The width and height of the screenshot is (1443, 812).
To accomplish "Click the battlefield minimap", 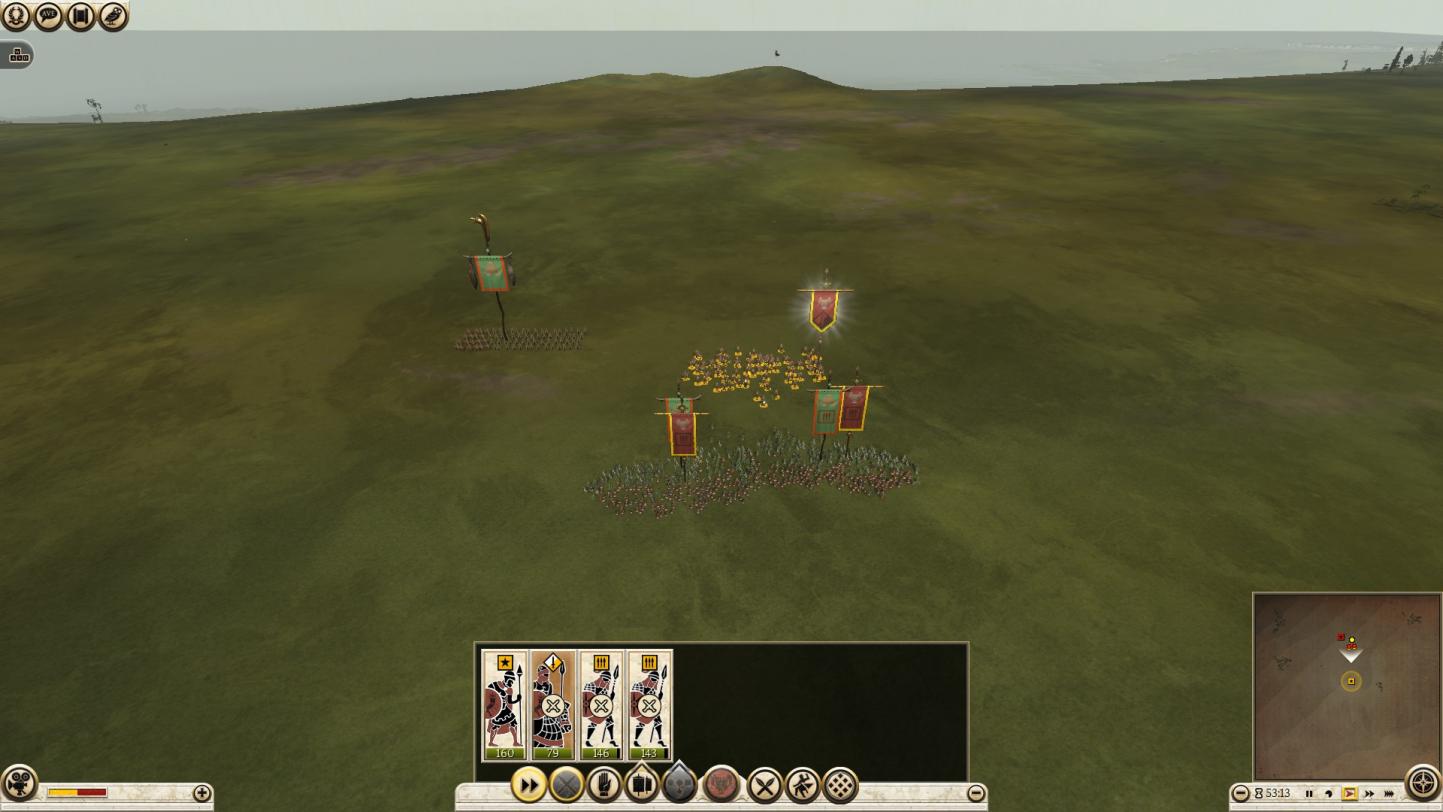I will tap(1346, 685).
